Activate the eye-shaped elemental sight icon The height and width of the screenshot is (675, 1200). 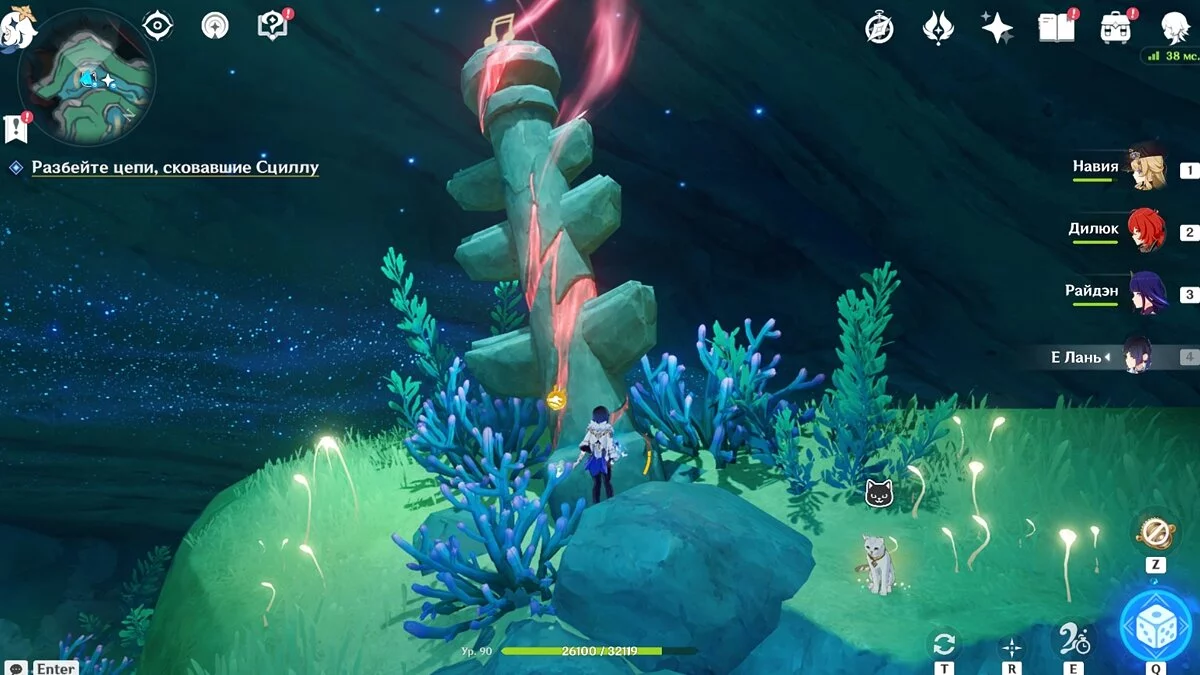pyautogui.click(x=158, y=25)
